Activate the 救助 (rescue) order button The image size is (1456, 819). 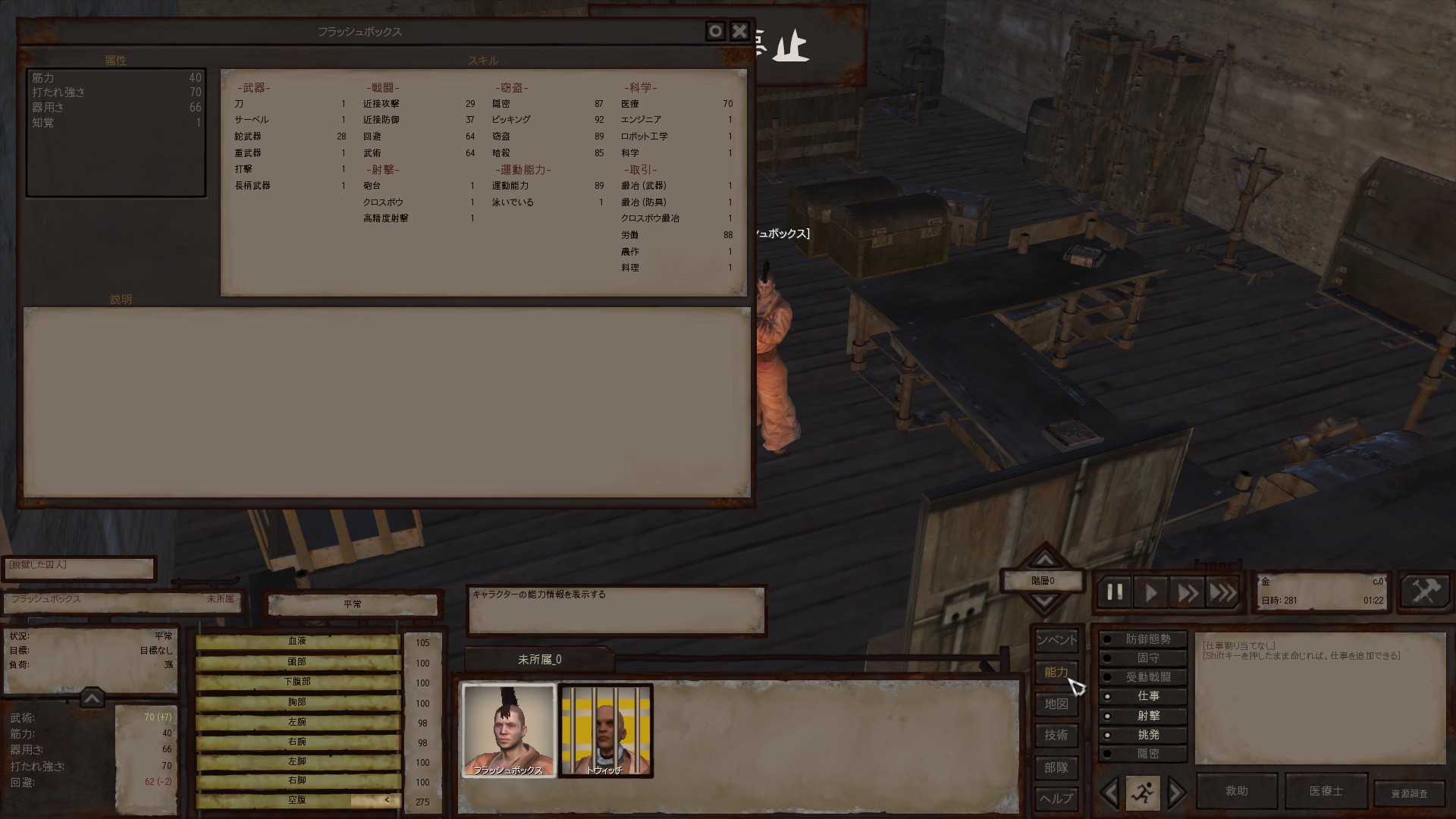point(1237,791)
